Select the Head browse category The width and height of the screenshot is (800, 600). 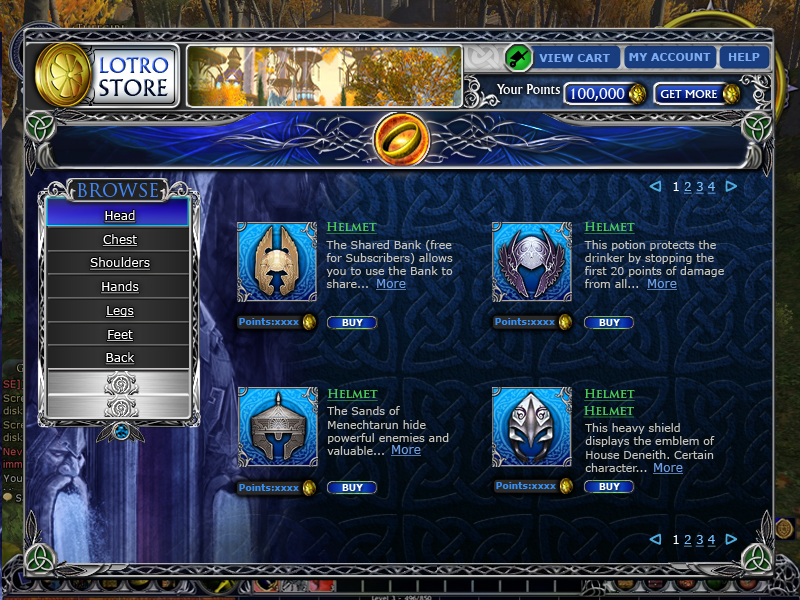click(x=119, y=215)
